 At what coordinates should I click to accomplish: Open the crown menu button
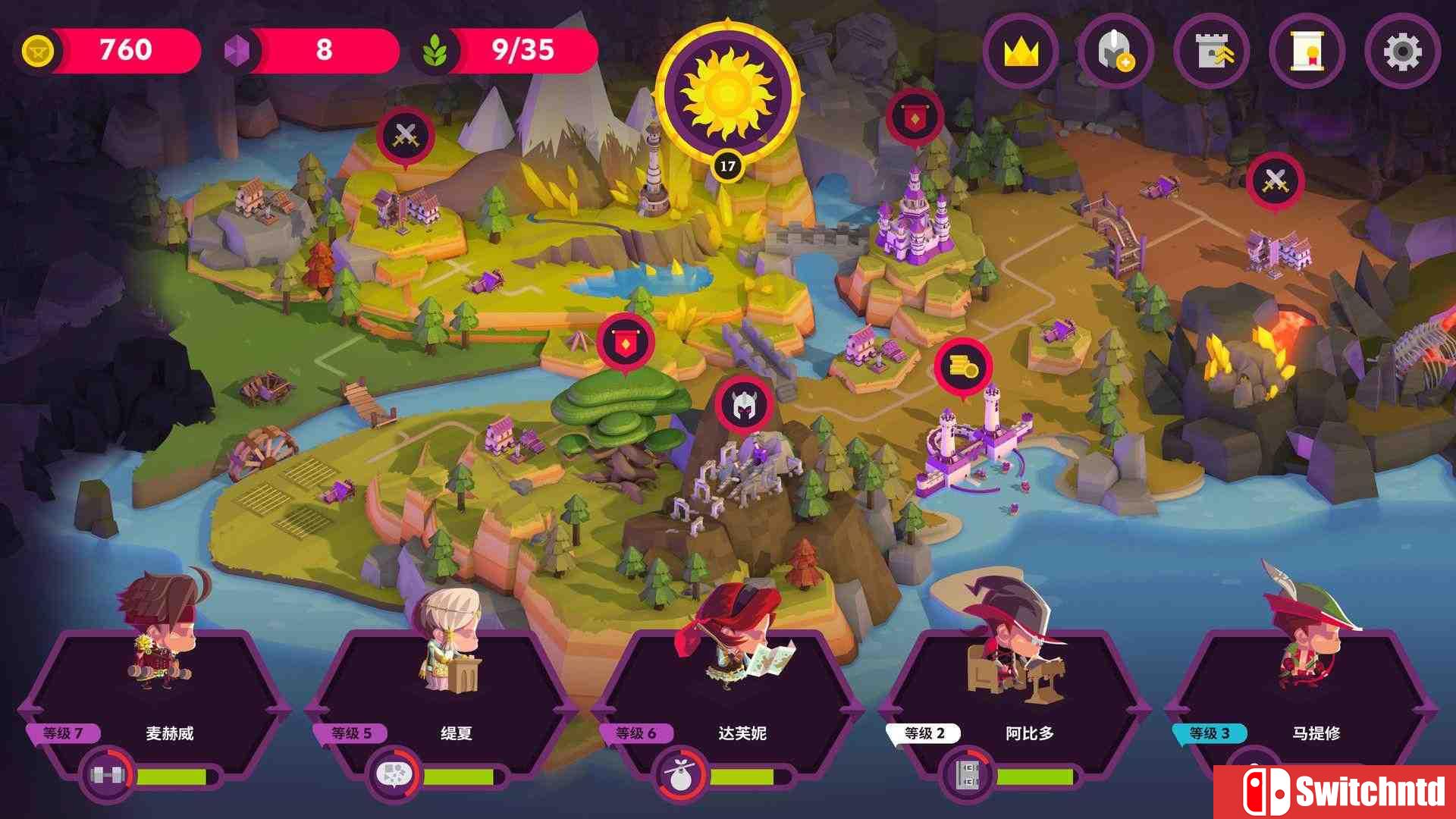point(1021,52)
